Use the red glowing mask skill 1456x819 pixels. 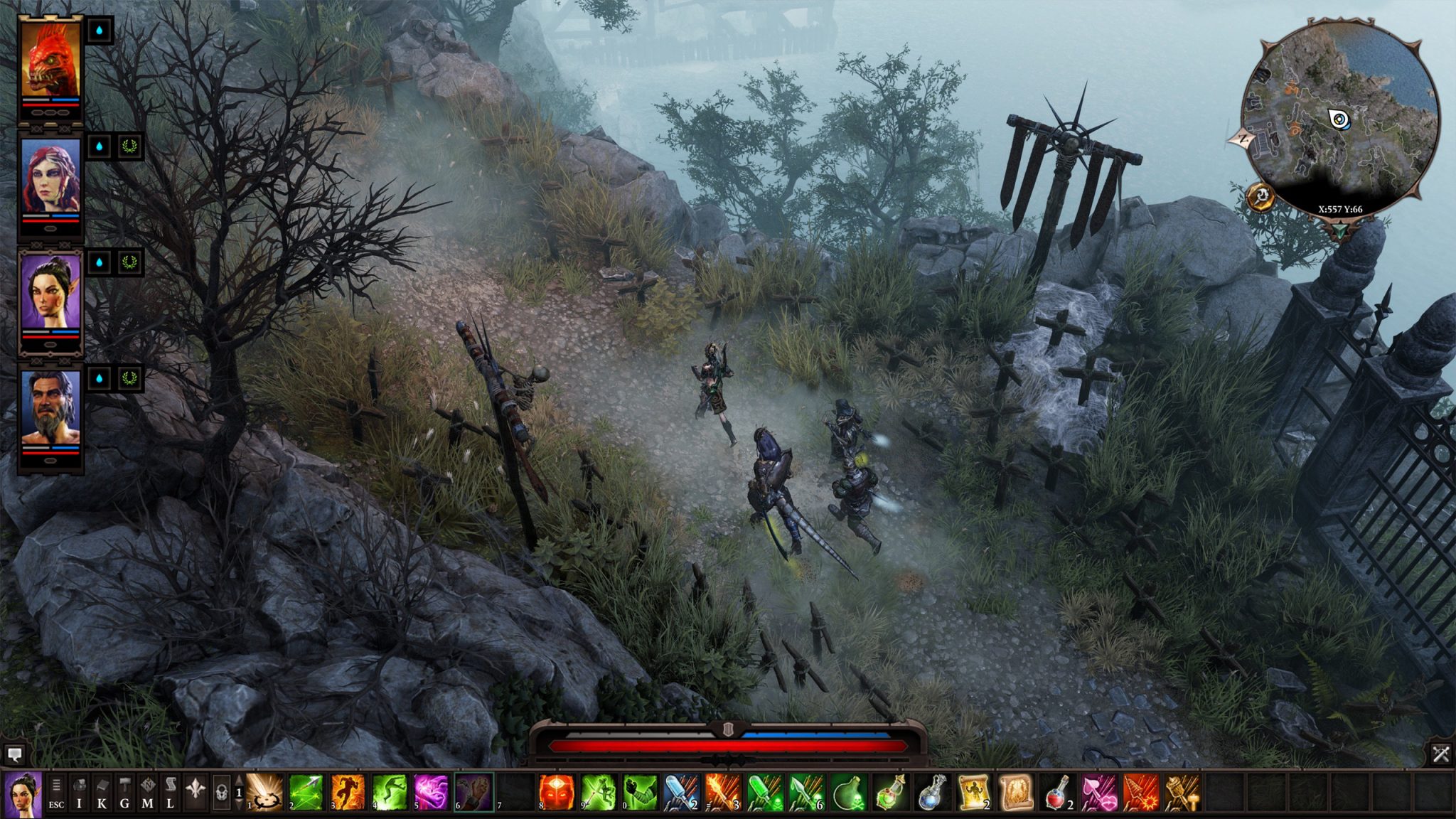click(x=557, y=792)
